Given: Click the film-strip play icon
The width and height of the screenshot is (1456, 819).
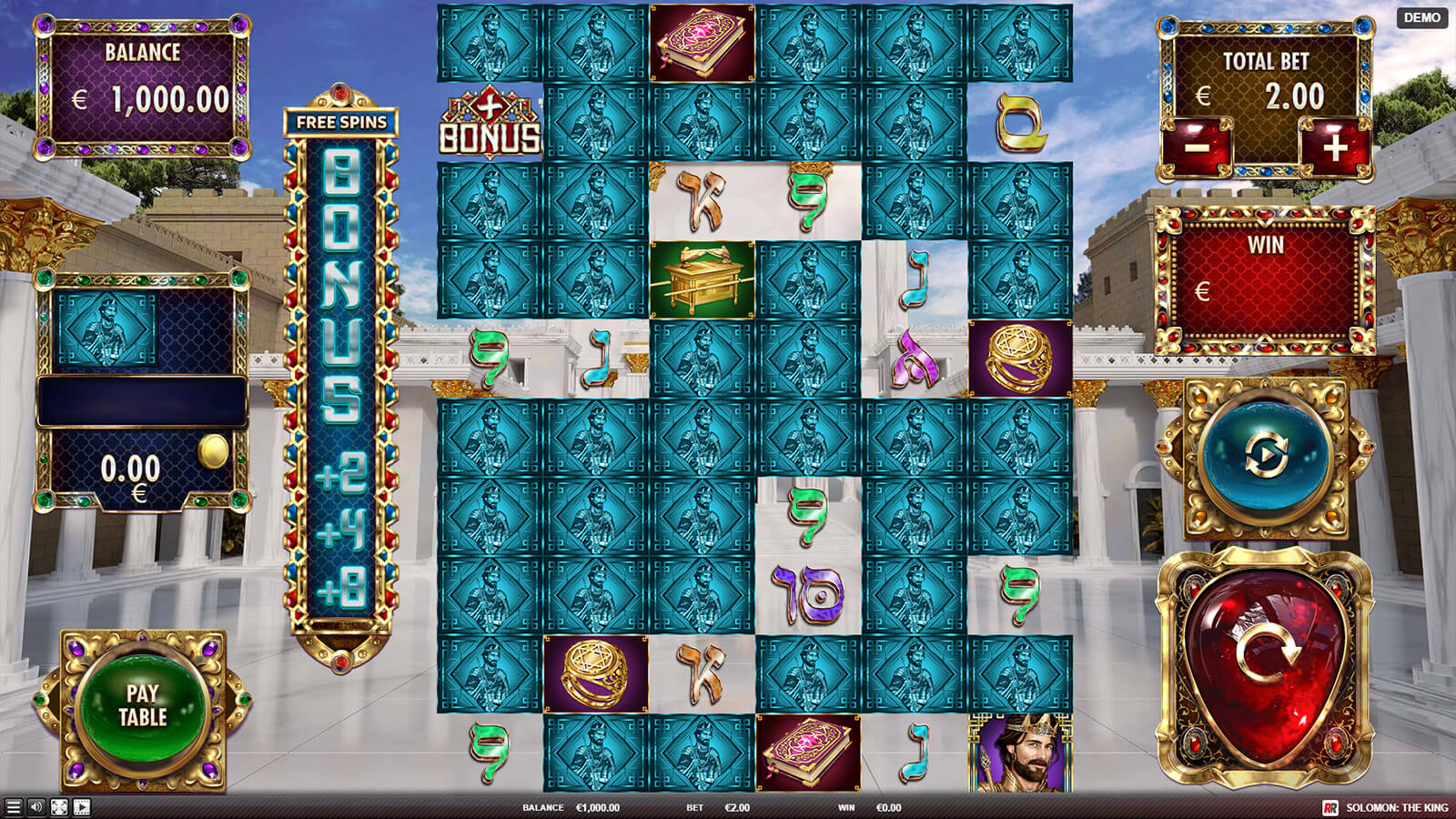Looking at the screenshot, I should [82, 807].
